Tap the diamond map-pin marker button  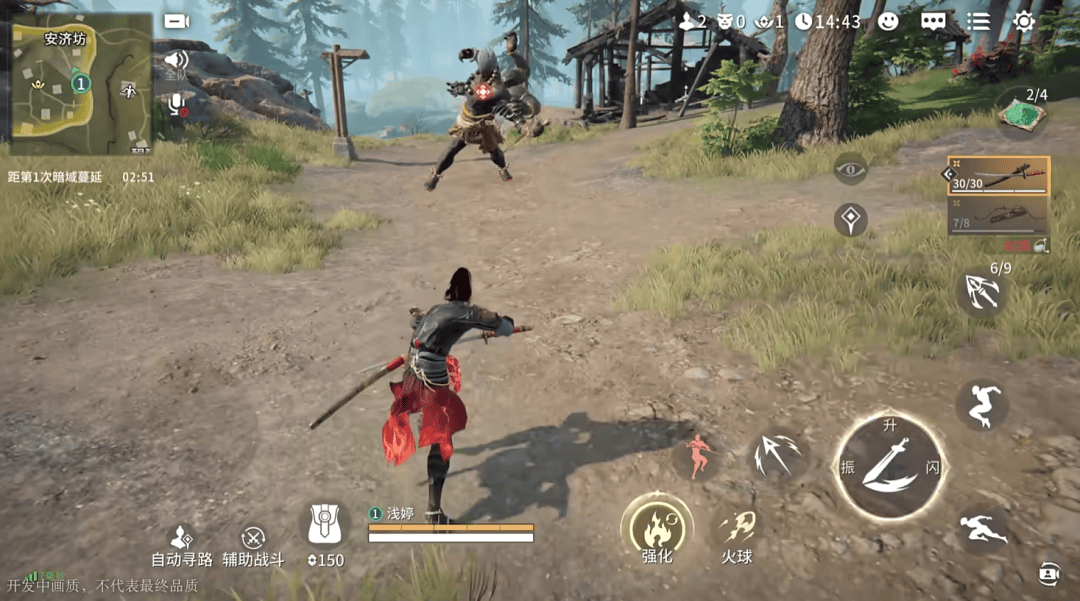click(851, 220)
